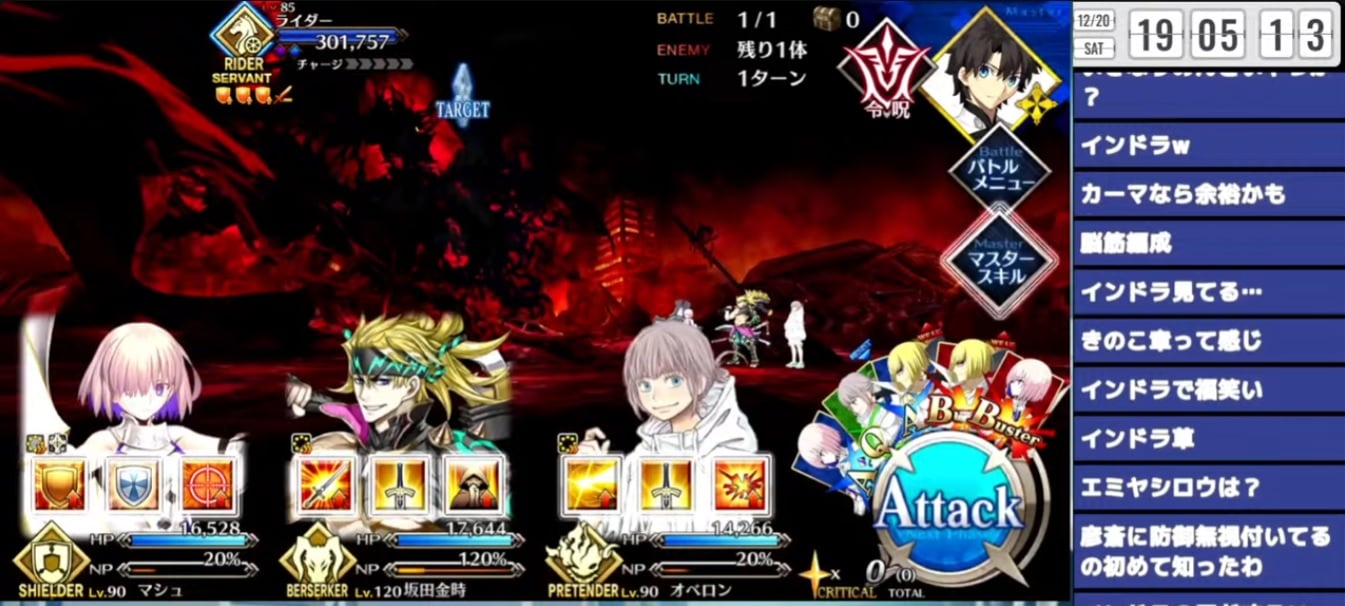Viewport: 1345px width, 606px height.
Task: Use Kintoki's diagonal sword burst skill
Action: click(324, 485)
